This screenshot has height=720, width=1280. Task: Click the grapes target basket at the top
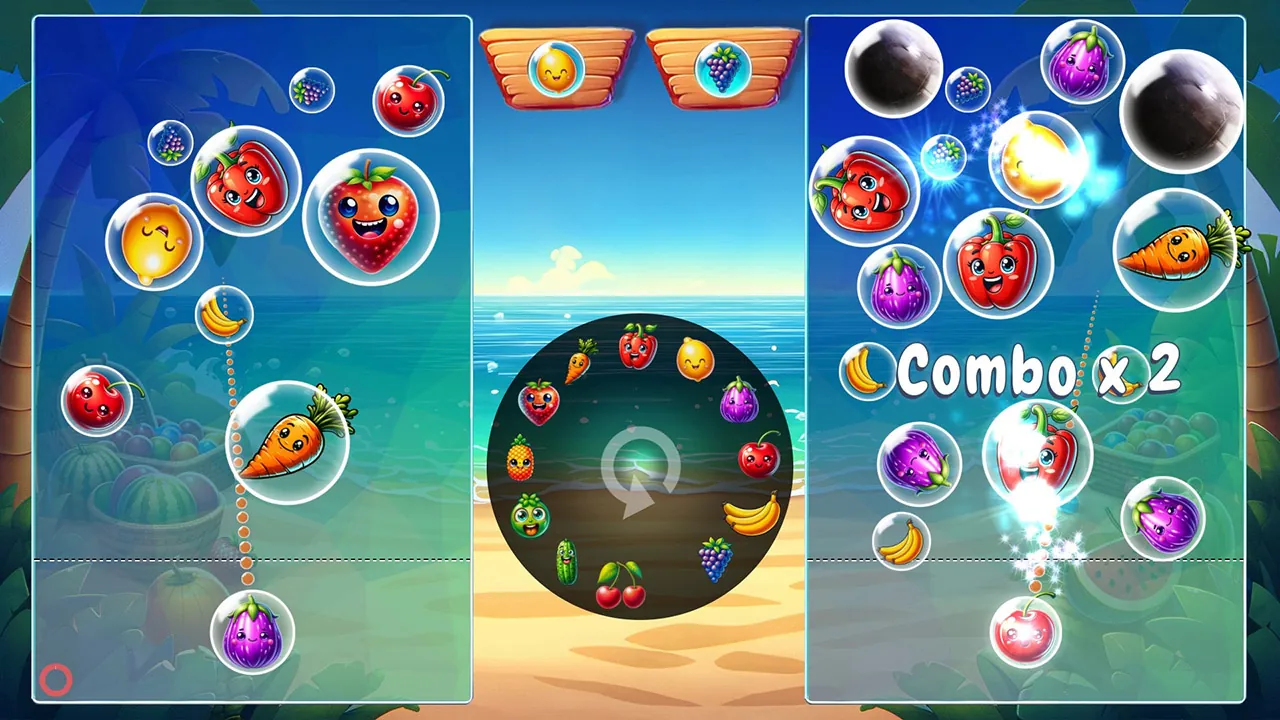point(723,66)
